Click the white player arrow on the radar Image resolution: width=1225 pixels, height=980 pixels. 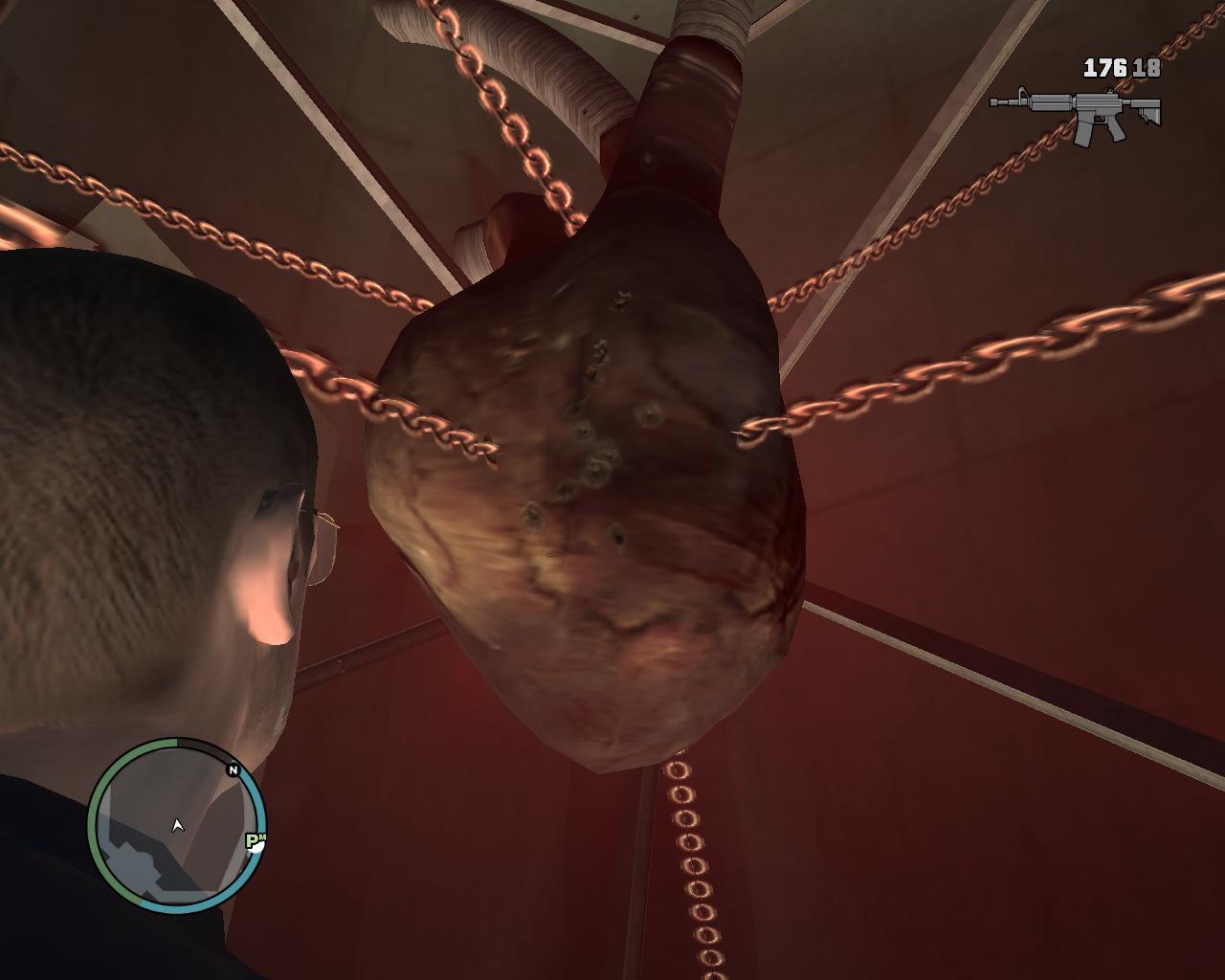click(177, 825)
